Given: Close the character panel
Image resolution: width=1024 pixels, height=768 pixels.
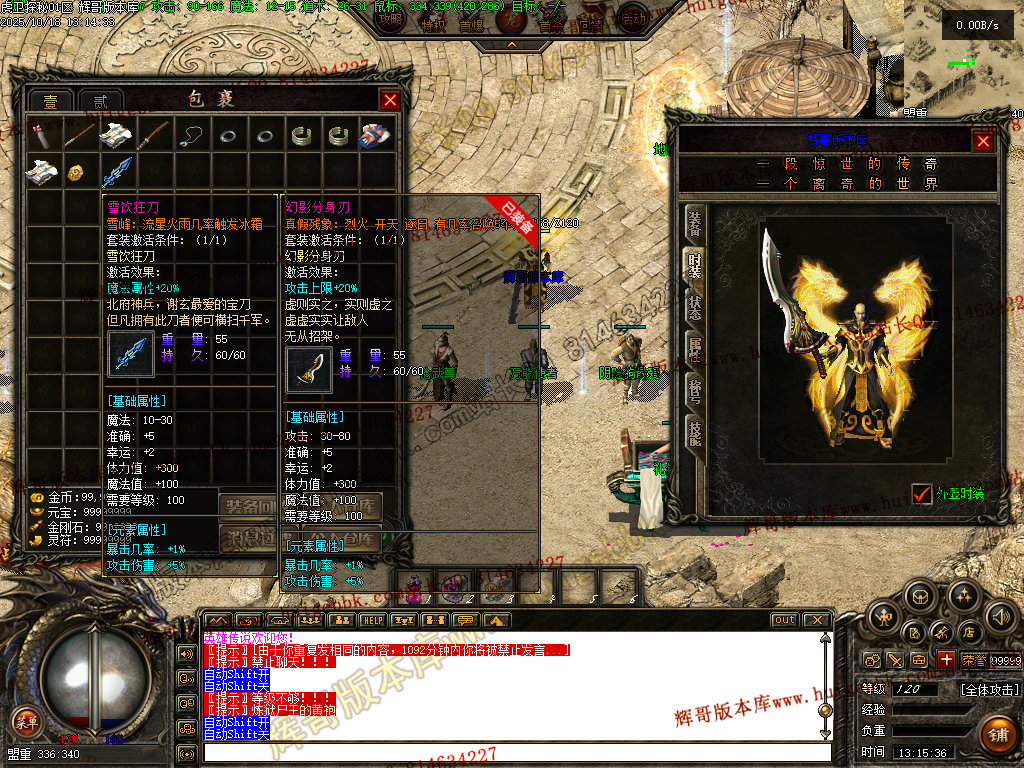Looking at the screenshot, I should click(983, 141).
